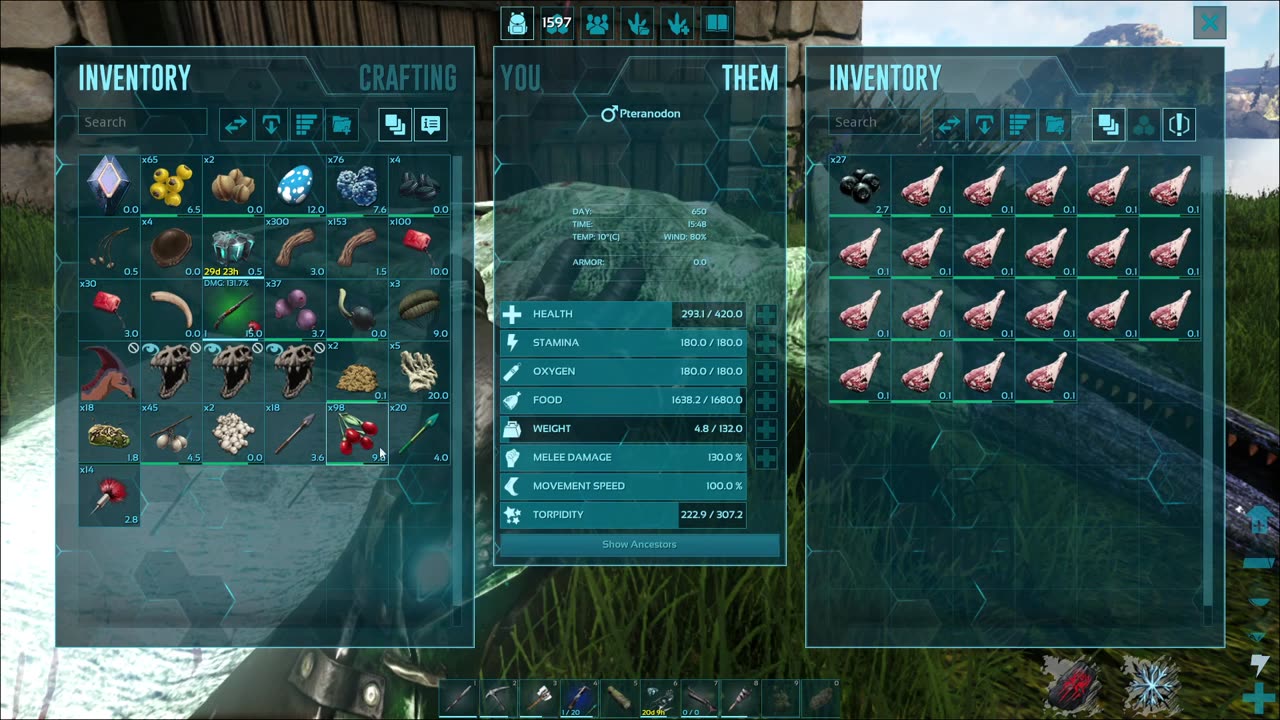This screenshot has width=1280, height=720.
Task: Click the backpack inventory icon in top bar
Action: click(517, 23)
